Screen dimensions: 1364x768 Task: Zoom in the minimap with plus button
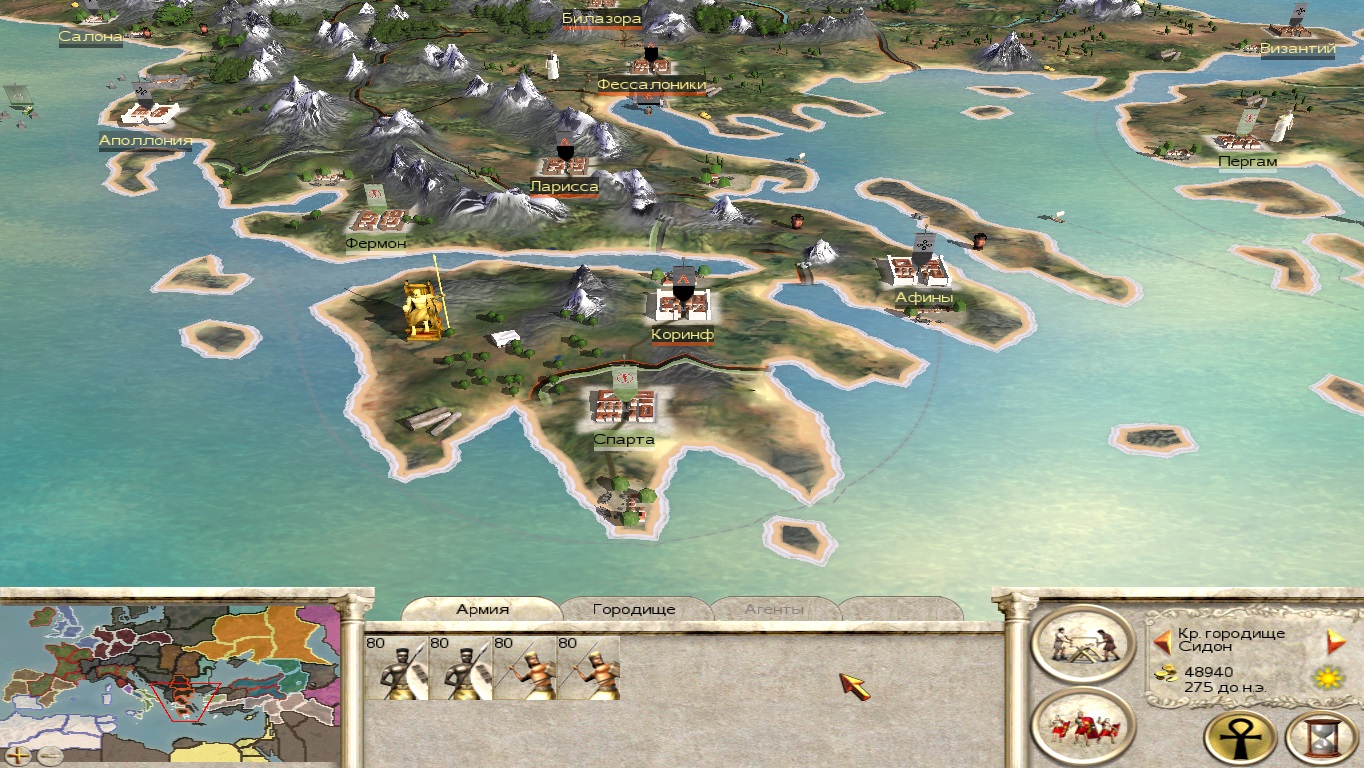[18, 755]
